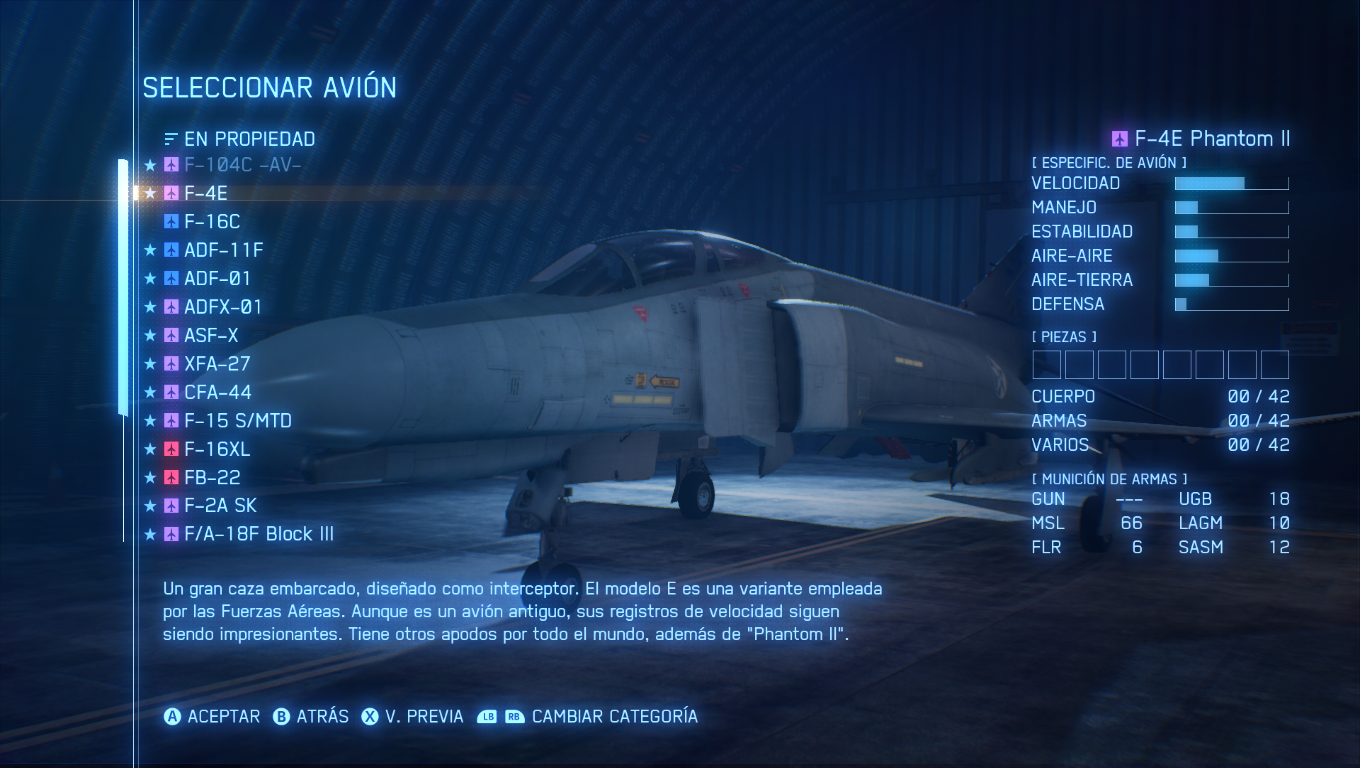Select the F-104C -AV- aircraft
Screen dimensions: 1360x768
pos(242,165)
